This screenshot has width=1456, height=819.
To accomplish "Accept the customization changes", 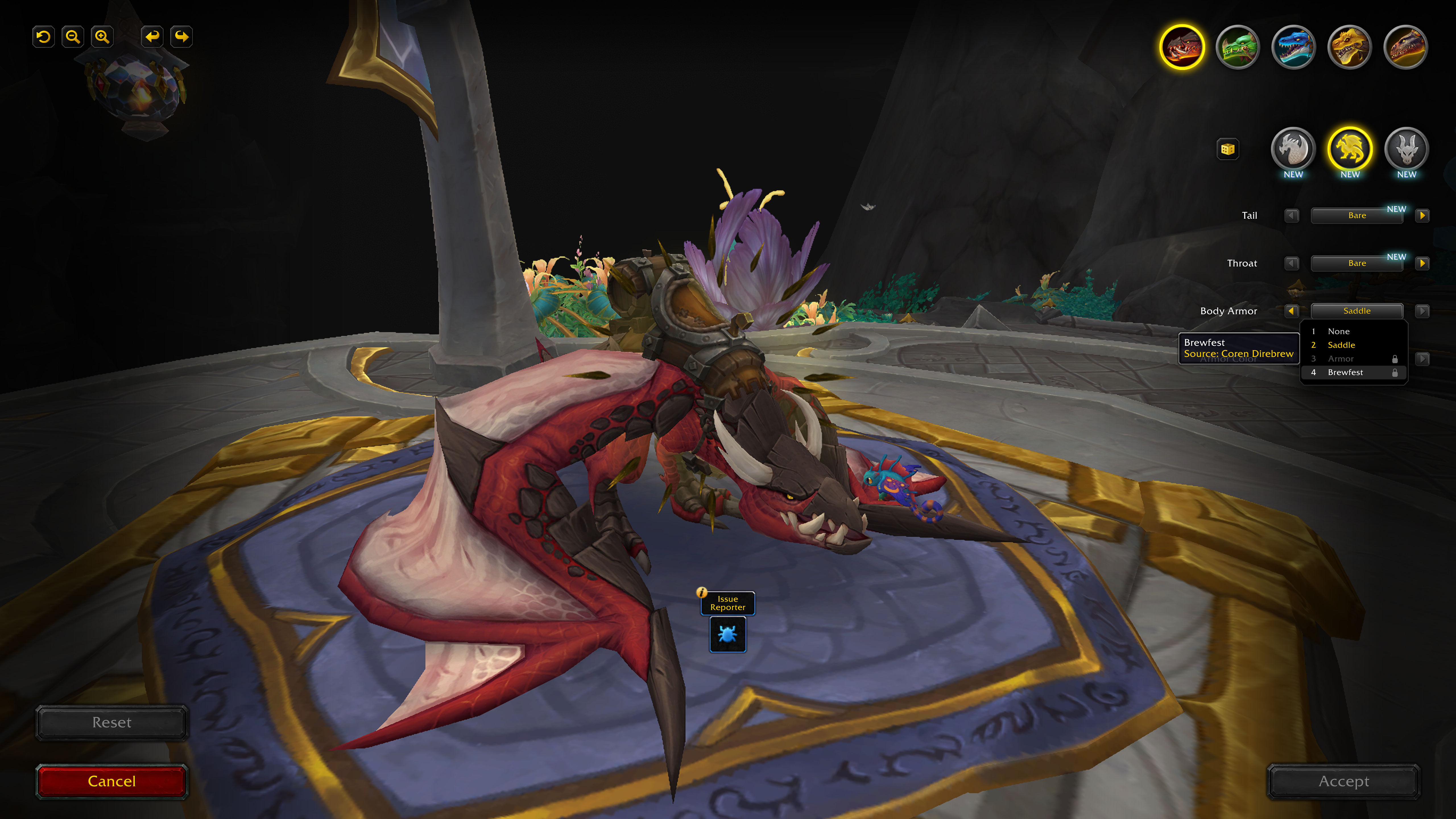I will 1343,781.
